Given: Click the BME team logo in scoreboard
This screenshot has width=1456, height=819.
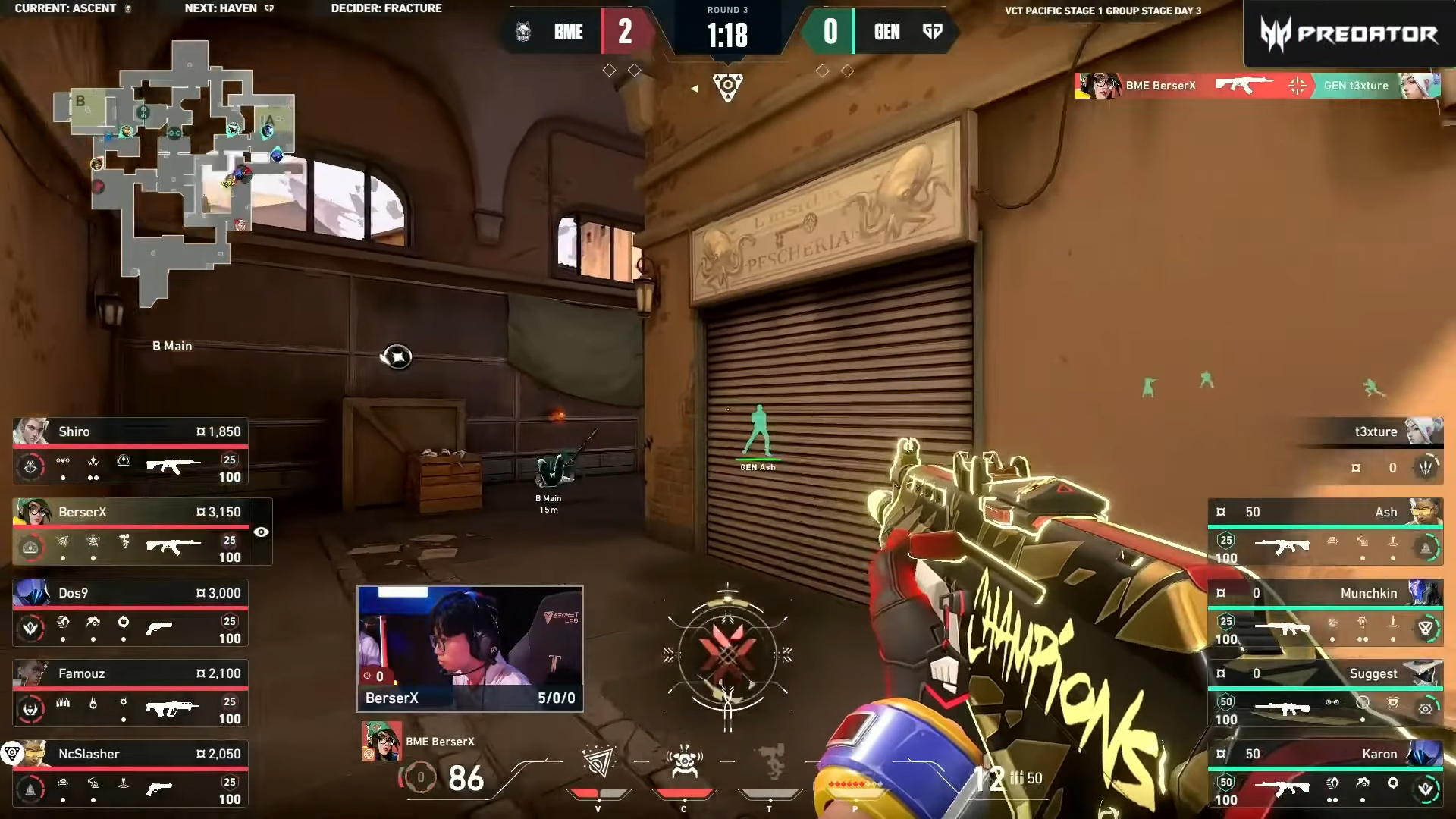Looking at the screenshot, I should coord(523,32).
